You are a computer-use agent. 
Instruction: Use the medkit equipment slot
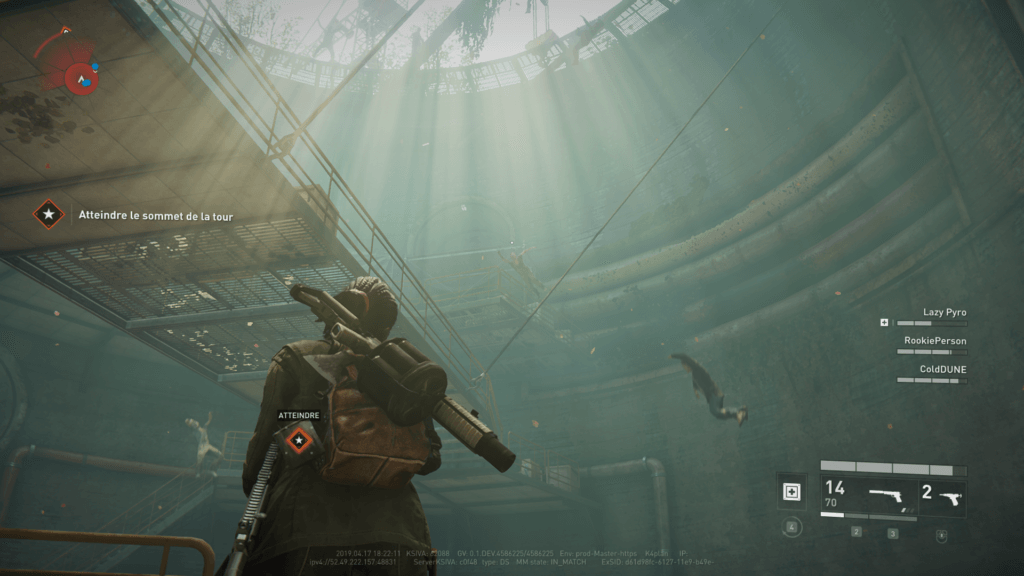(x=792, y=491)
